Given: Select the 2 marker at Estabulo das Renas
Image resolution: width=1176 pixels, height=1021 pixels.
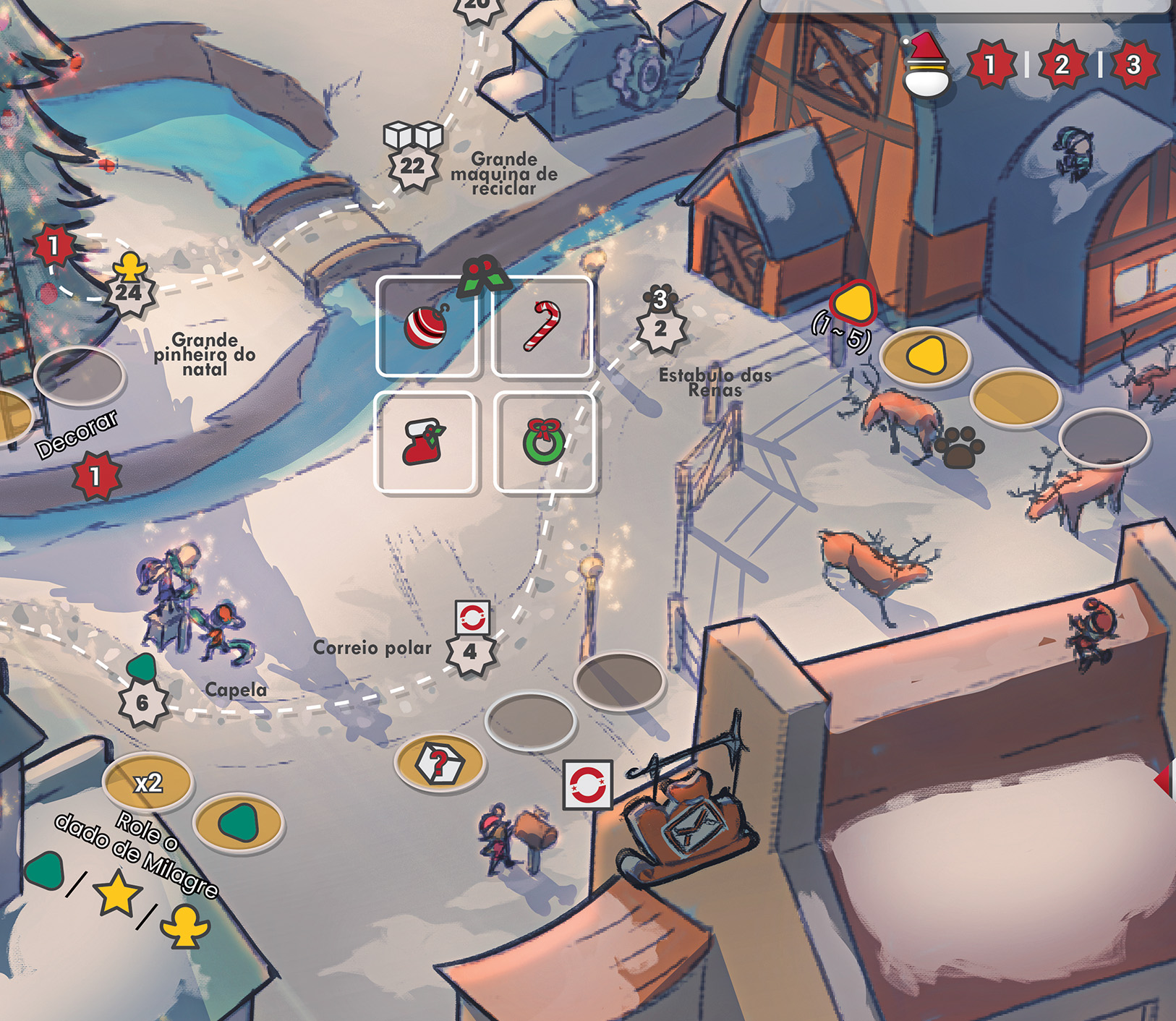Looking at the screenshot, I should point(660,329).
